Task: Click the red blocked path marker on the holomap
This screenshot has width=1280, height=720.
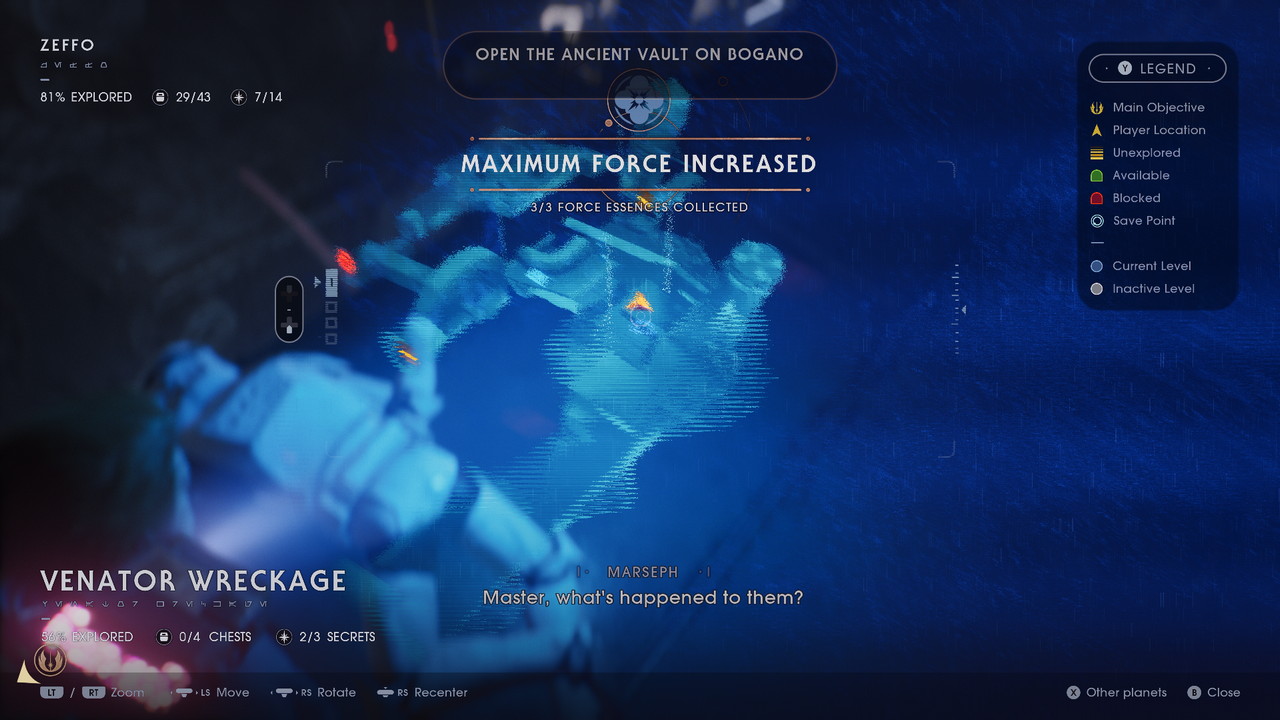Action: [x=346, y=261]
